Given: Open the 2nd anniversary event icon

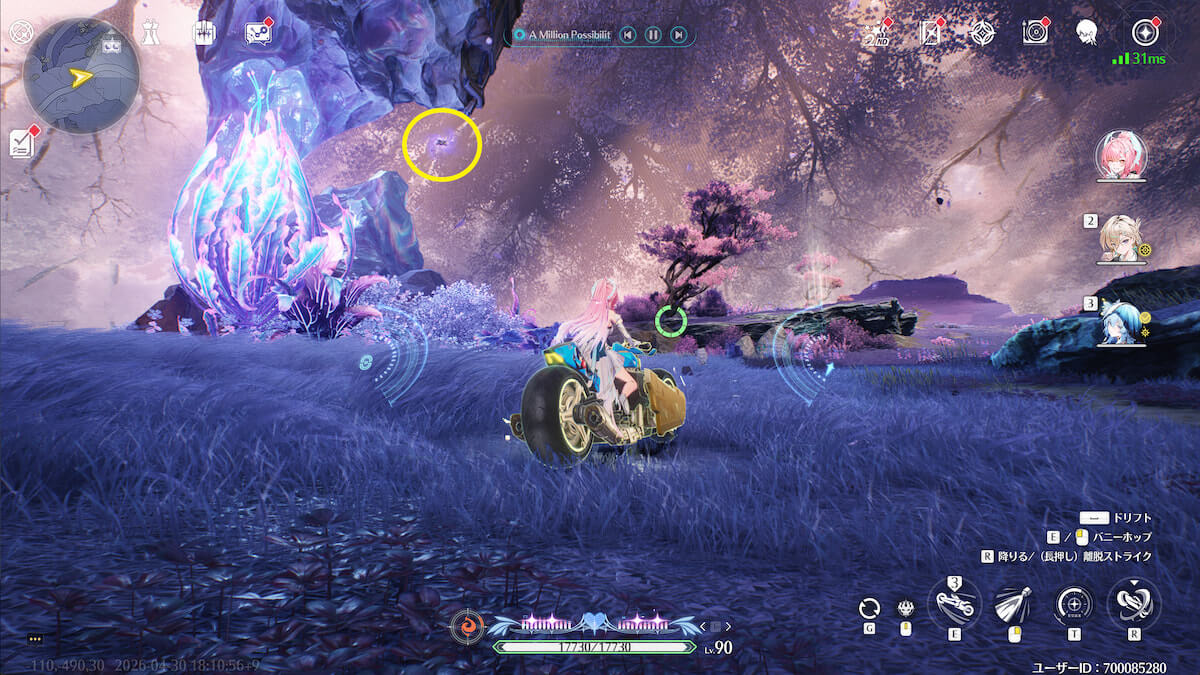Looking at the screenshot, I should (877, 33).
